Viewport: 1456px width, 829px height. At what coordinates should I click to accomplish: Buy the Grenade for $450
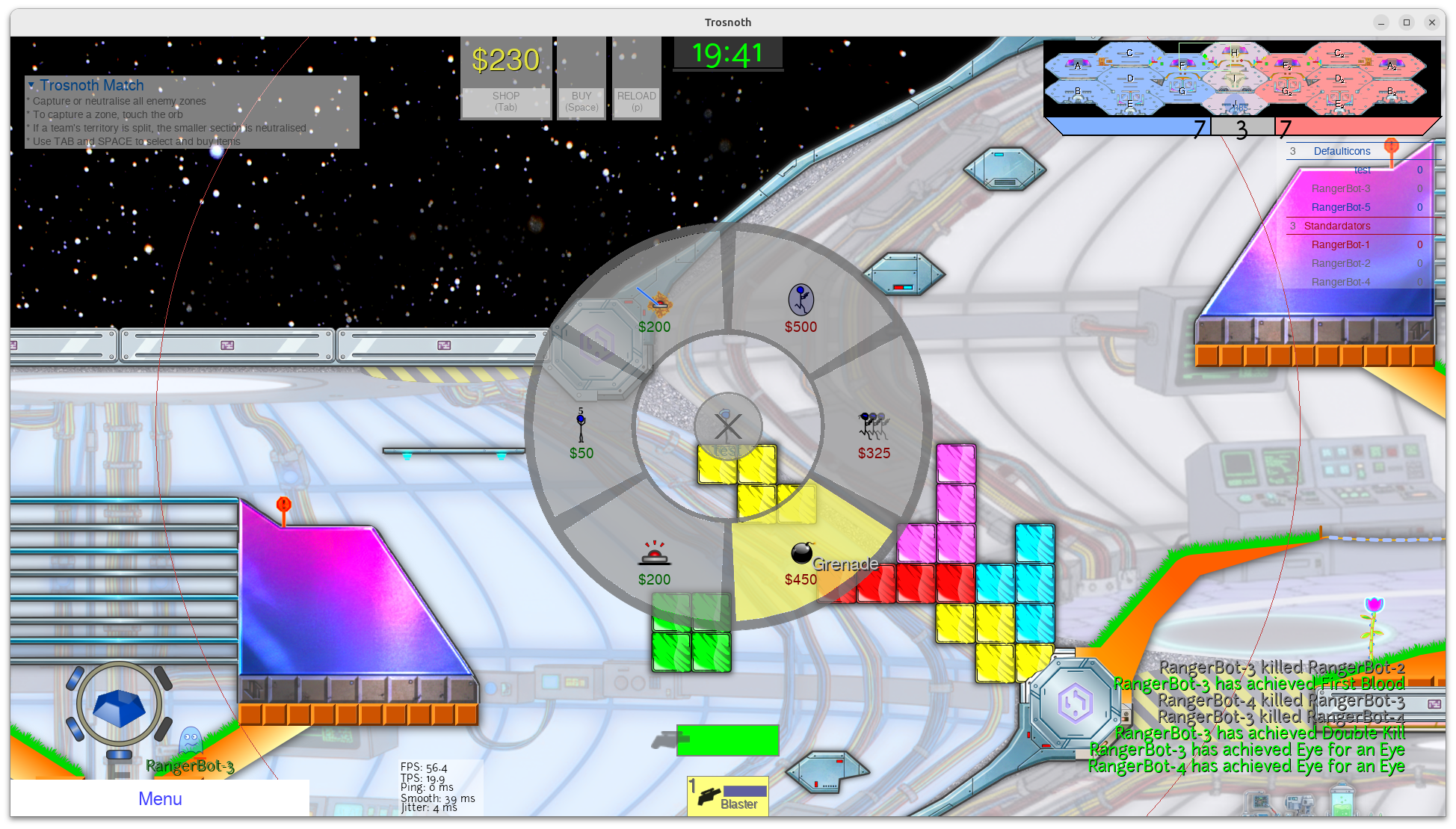click(x=801, y=562)
